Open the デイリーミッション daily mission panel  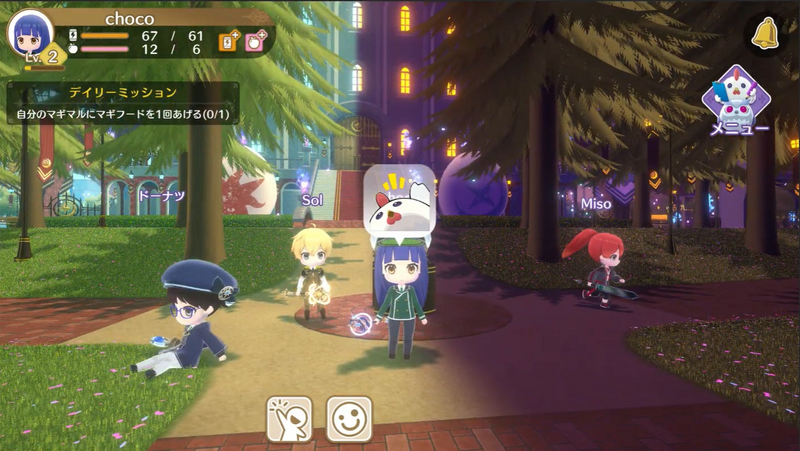pyautogui.click(x=123, y=103)
